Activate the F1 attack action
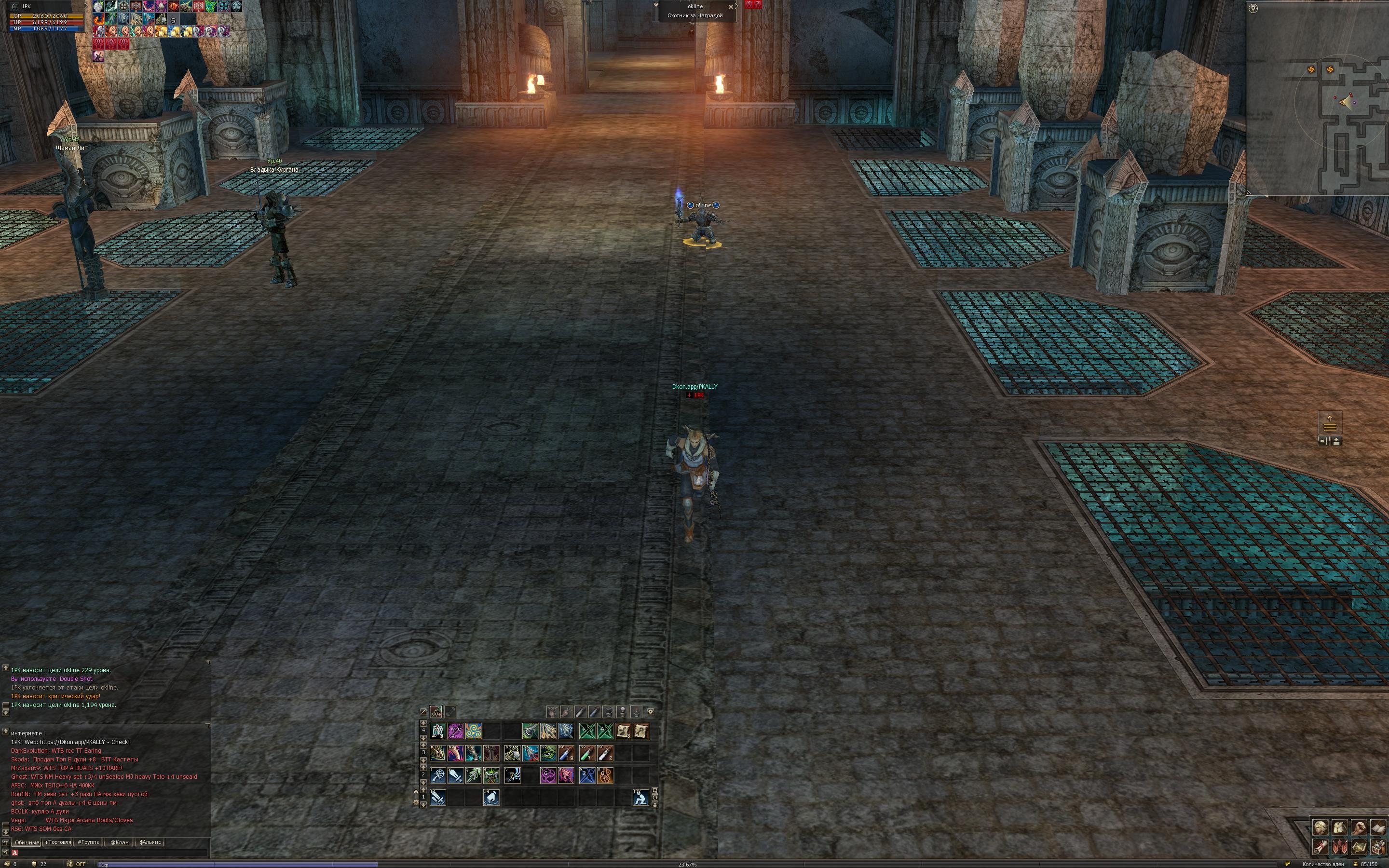The height and width of the screenshot is (868, 1389). [438, 798]
